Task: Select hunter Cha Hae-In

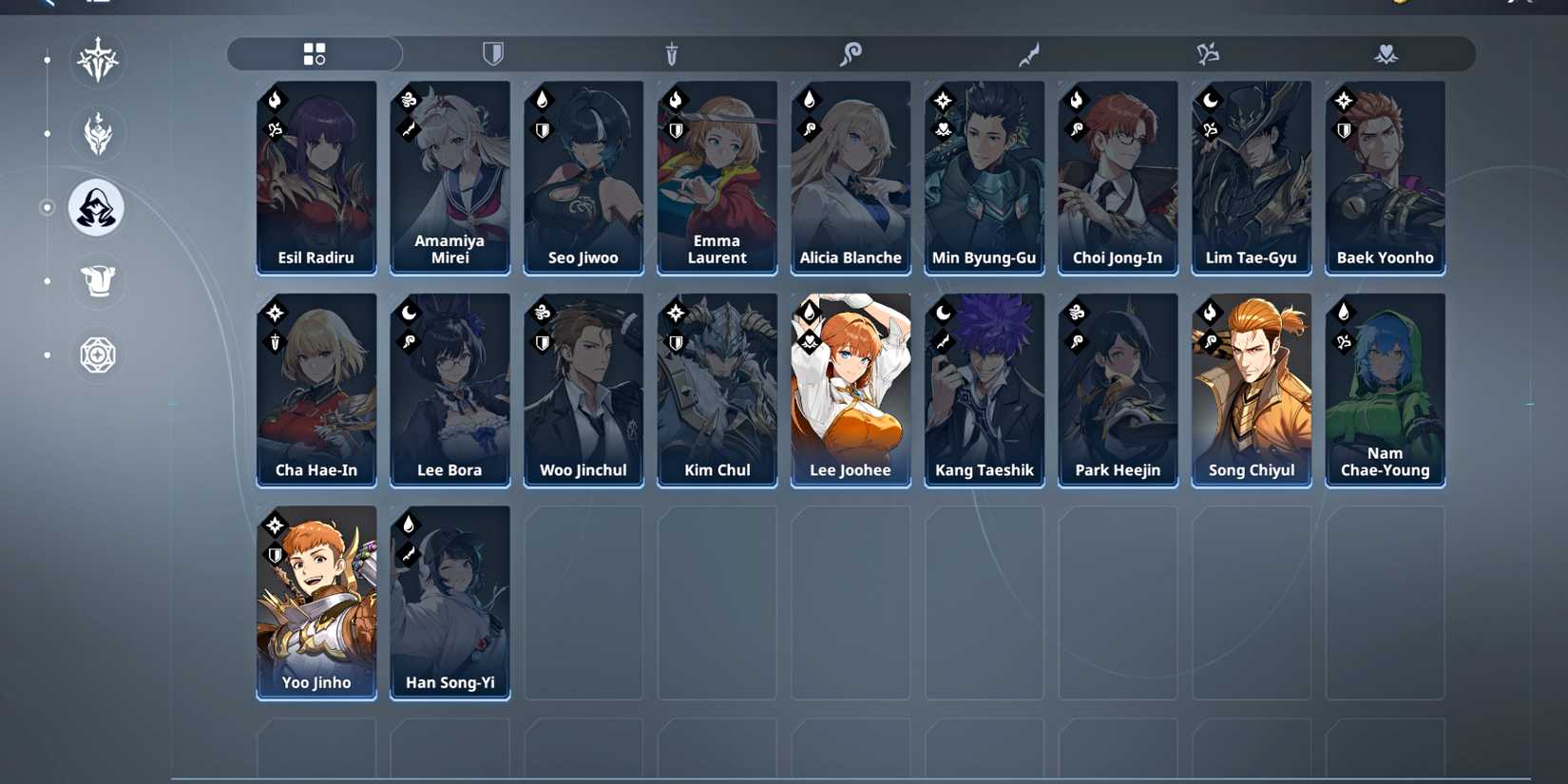Action: coord(316,390)
